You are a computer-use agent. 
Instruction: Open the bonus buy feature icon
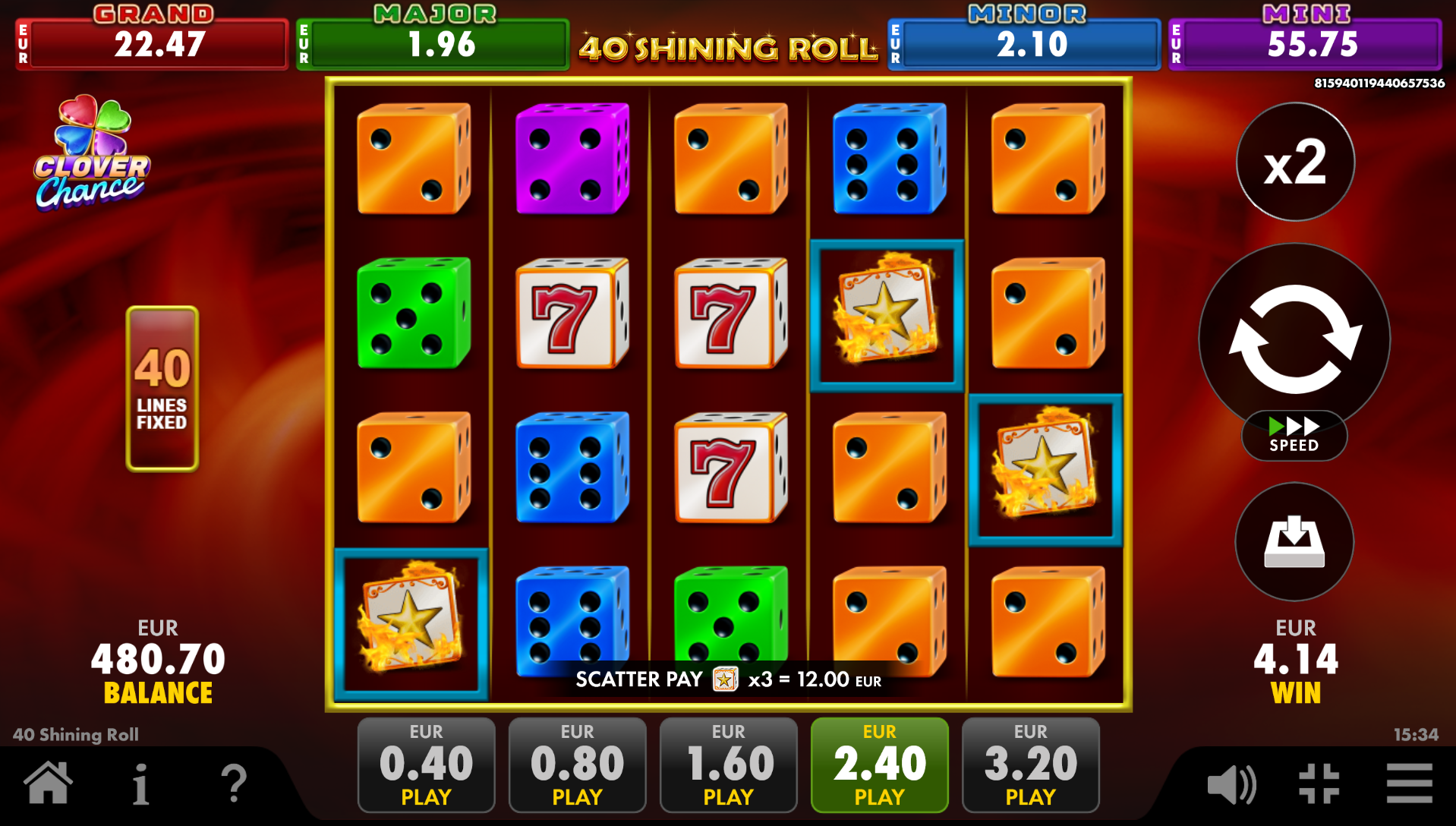coord(1294,541)
